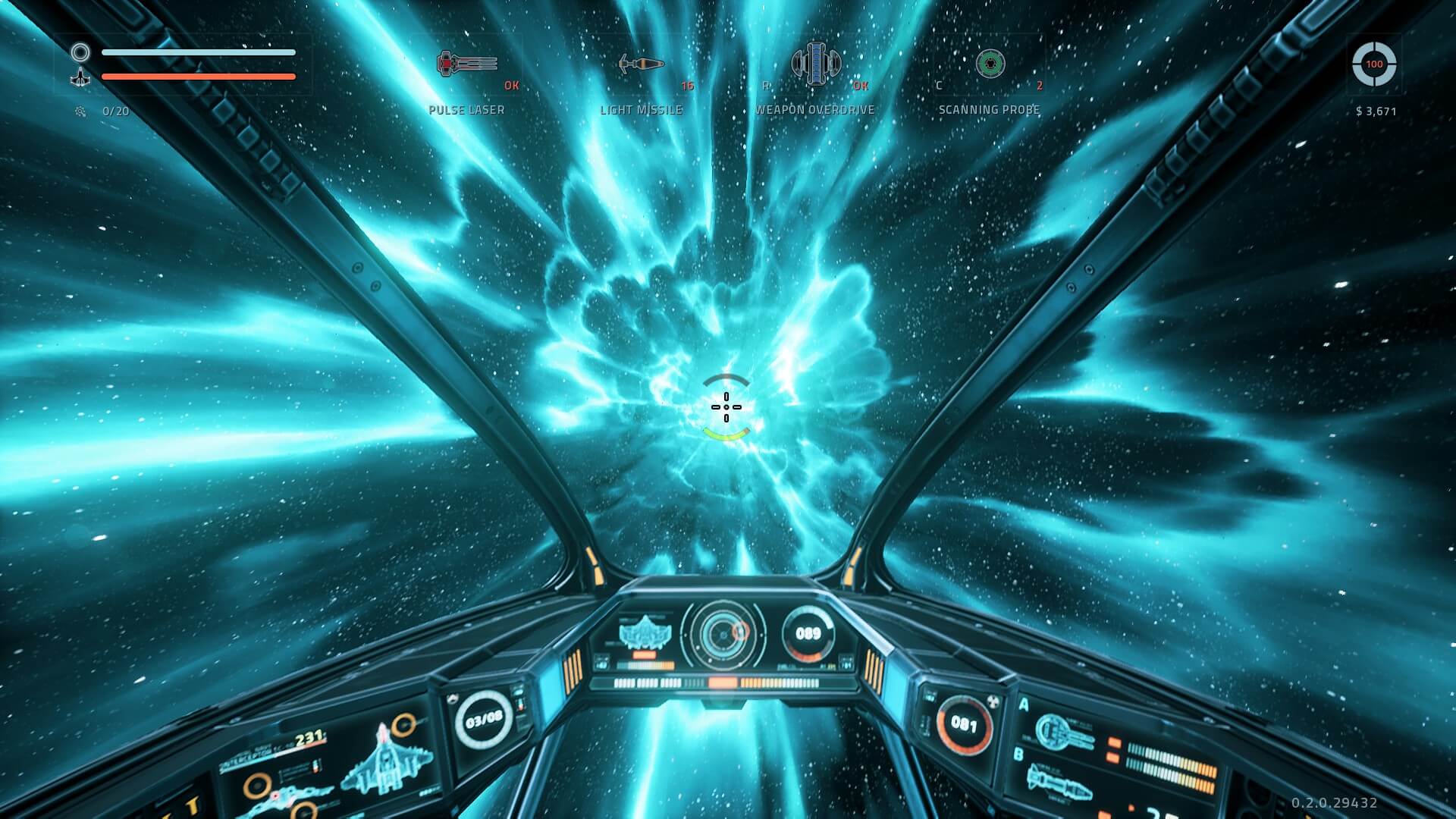Click the ship hull icon beside the orange bar
Screen dimensions: 1456x819
pyautogui.click(x=79, y=78)
